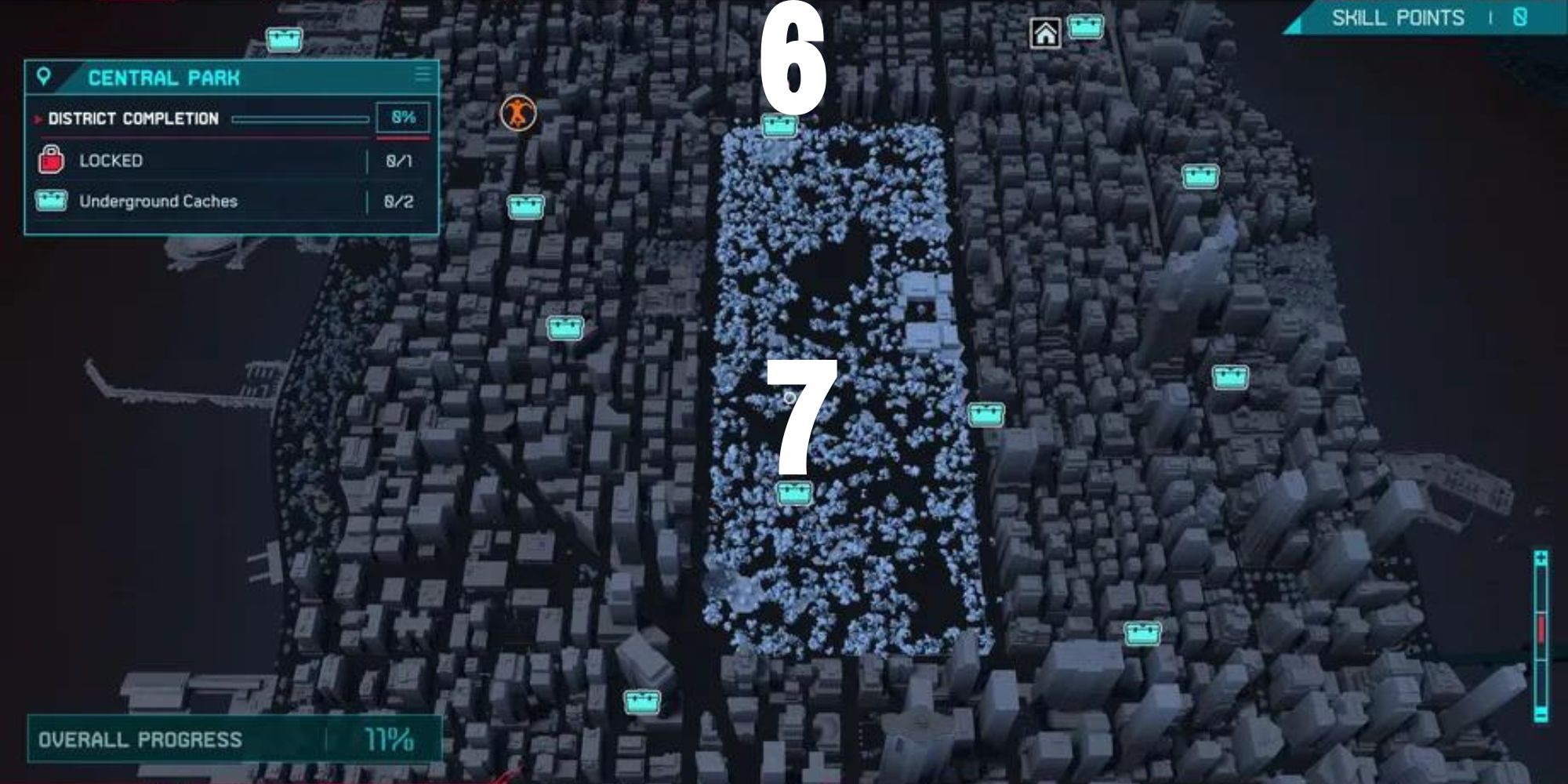This screenshot has height=784, width=1568.
Task: Select the cache marker in the middle of Central Park
Action: click(x=793, y=492)
